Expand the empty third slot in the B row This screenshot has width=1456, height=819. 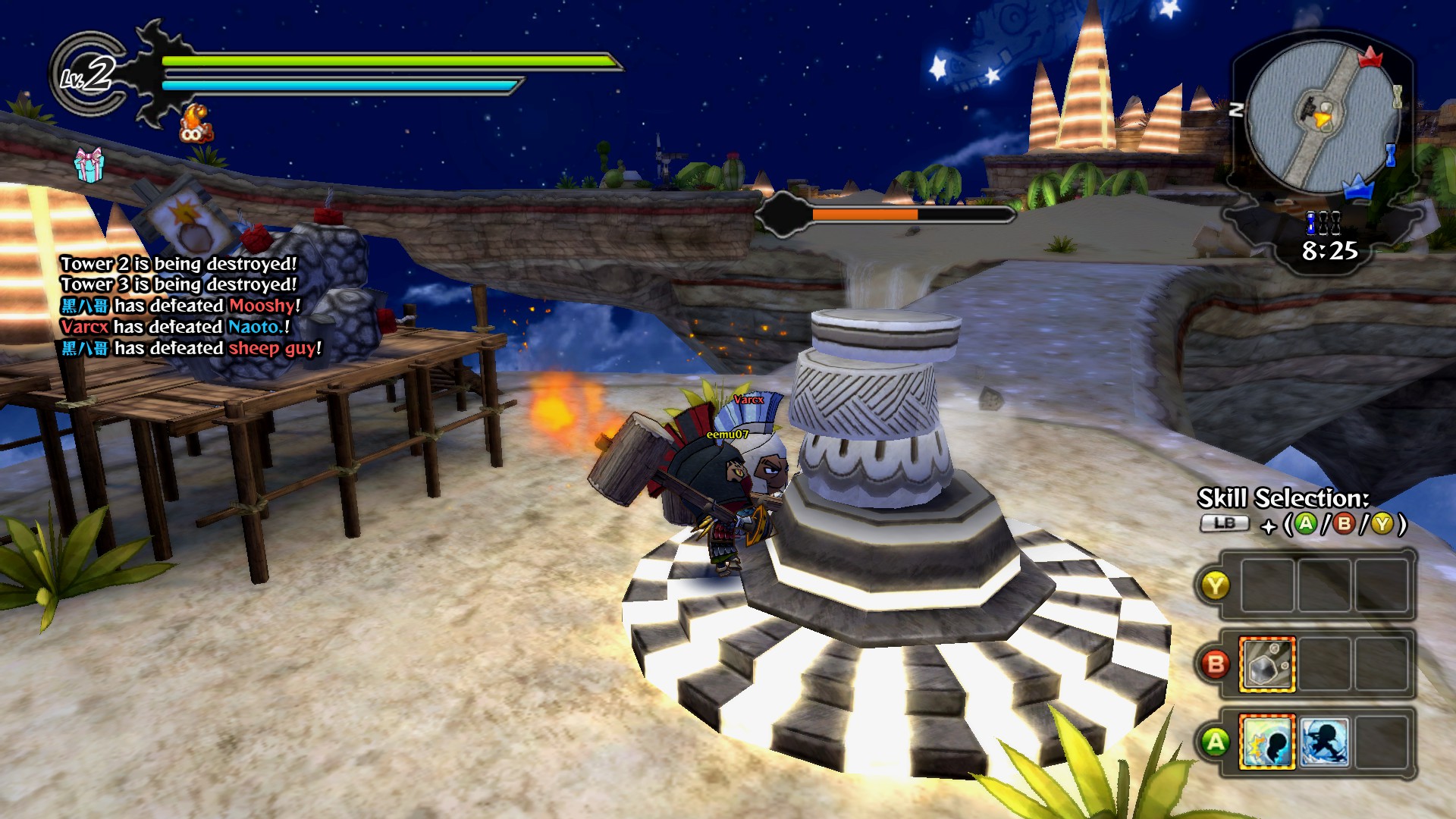[1382, 665]
